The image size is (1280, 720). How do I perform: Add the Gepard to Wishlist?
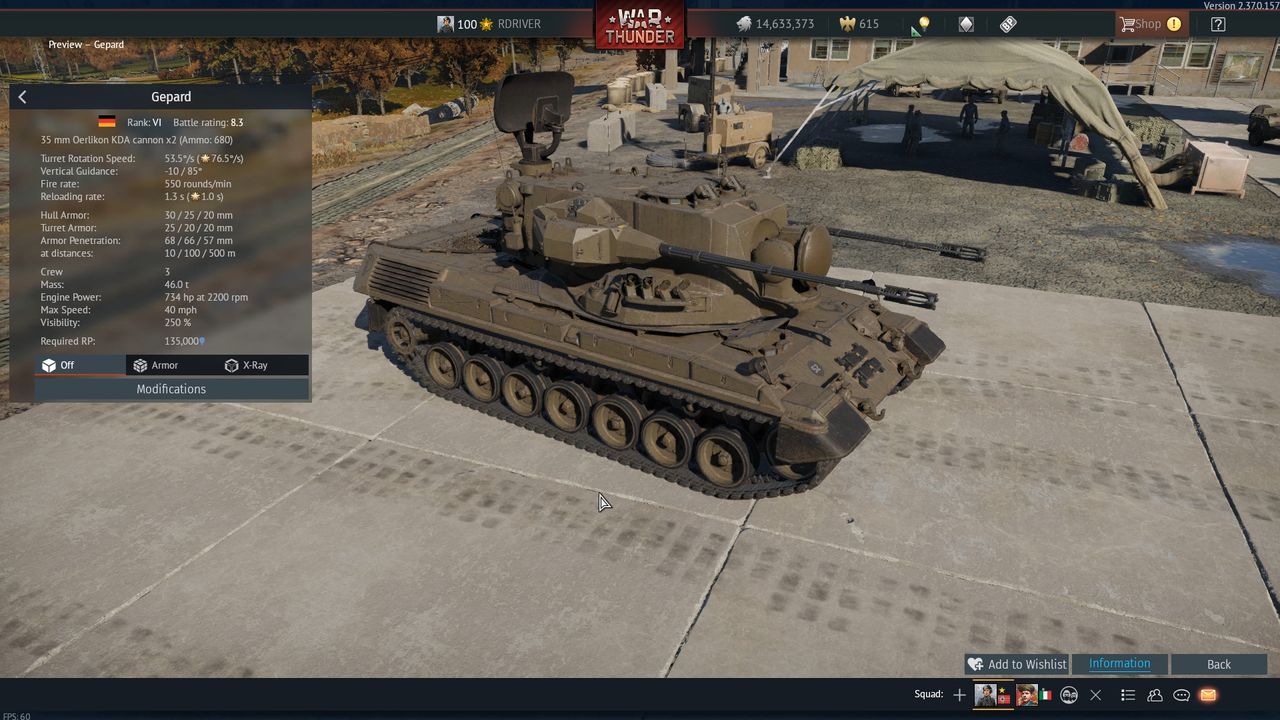1017,664
